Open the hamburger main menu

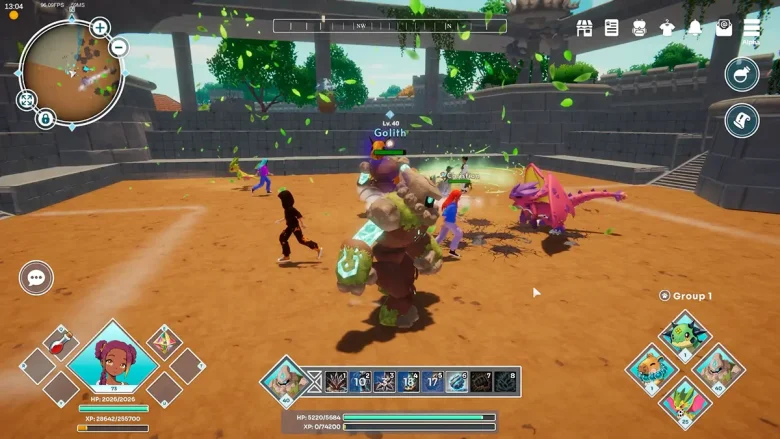[x=751, y=28]
